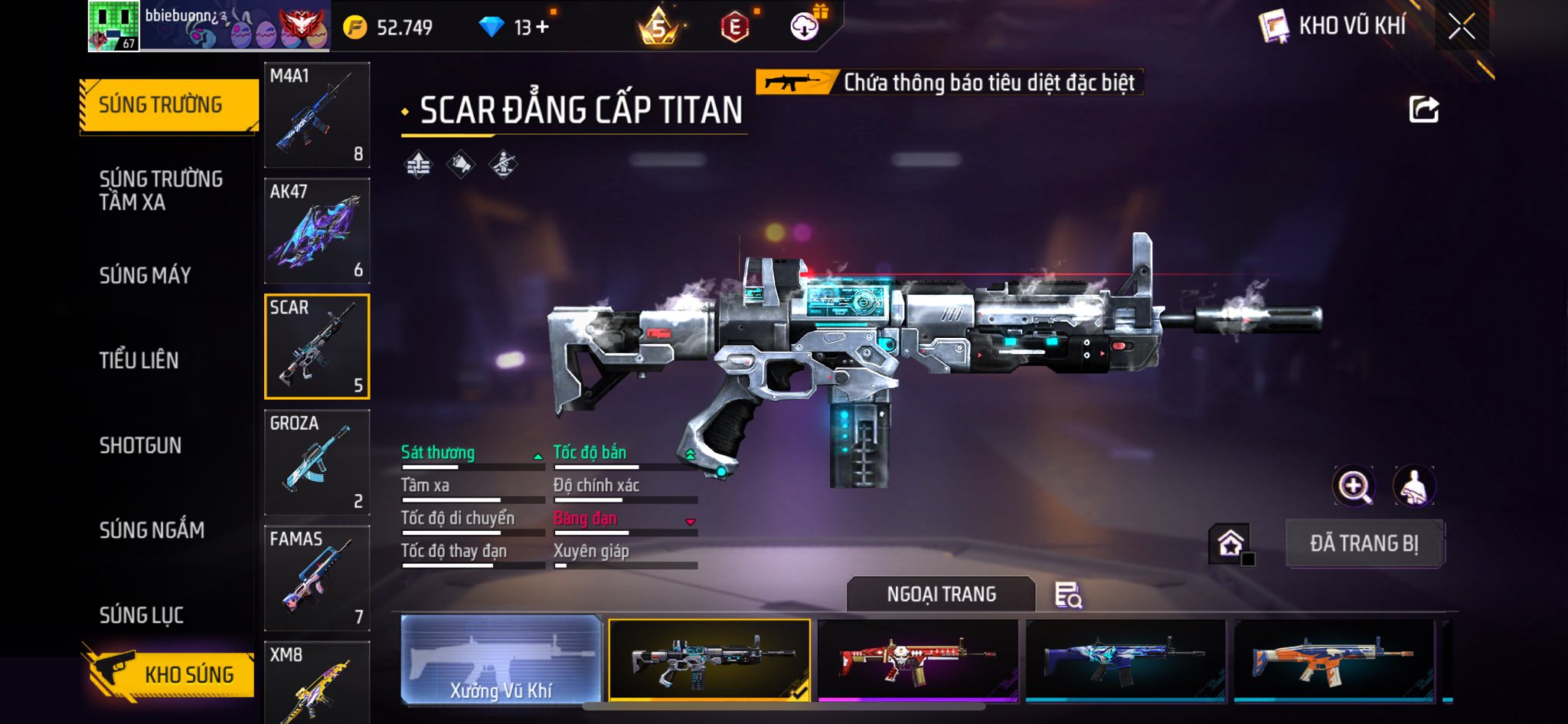Select the SÚNG LỤC category
The height and width of the screenshot is (724, 1568).
[x=142, y=614]
